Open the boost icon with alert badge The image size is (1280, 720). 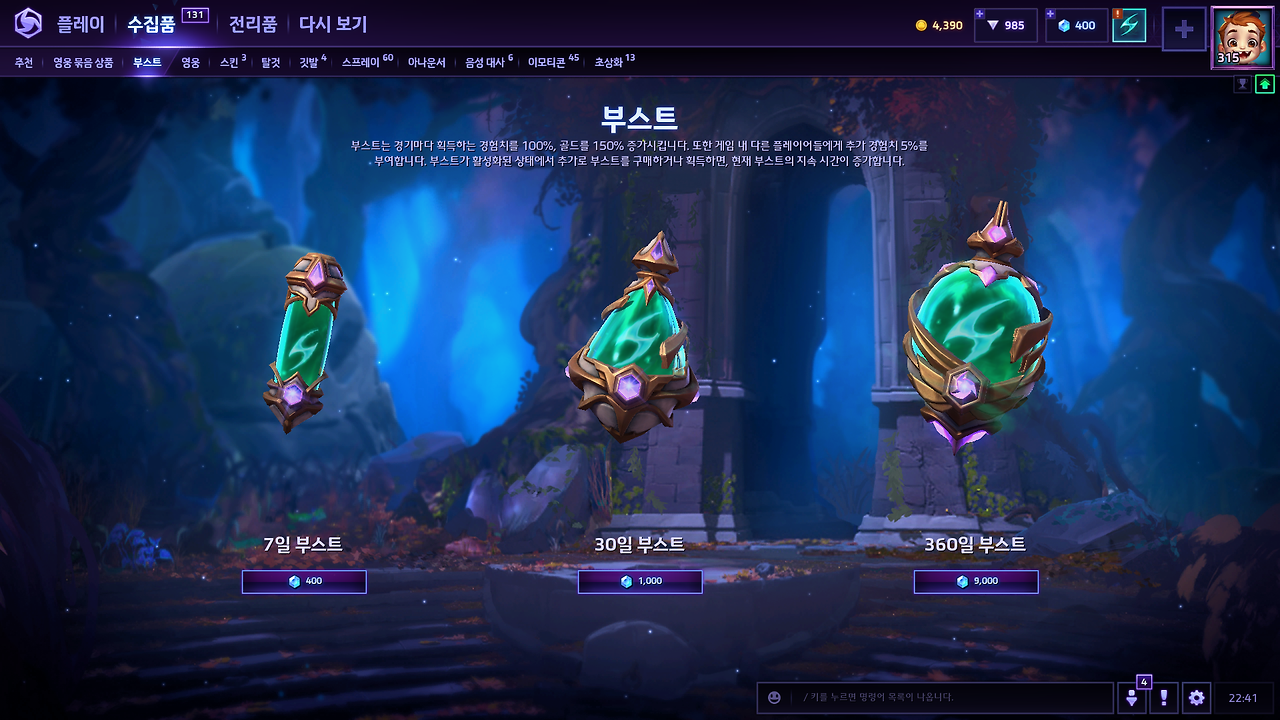point(1131,26)
